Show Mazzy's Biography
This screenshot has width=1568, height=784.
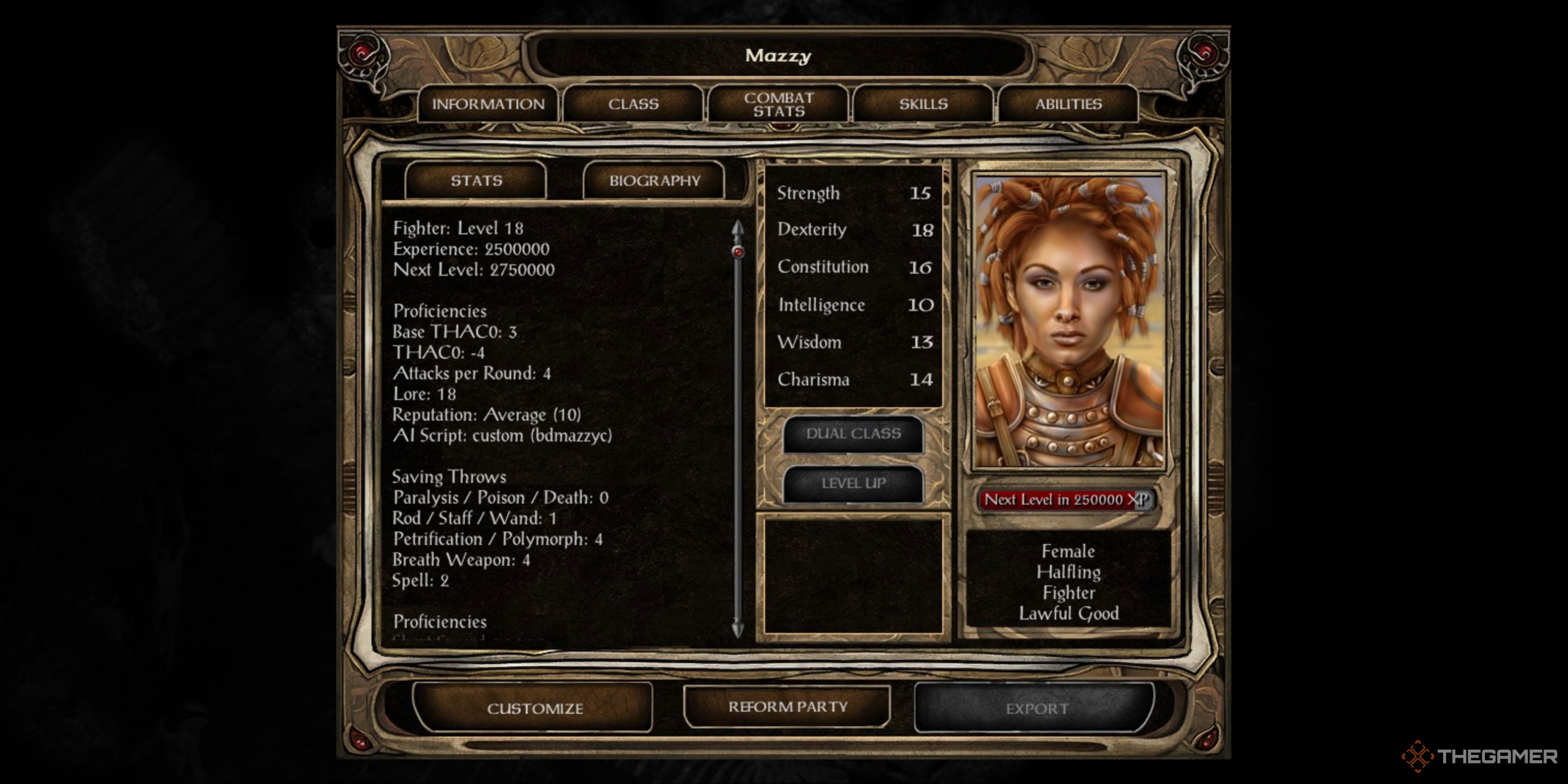point(654,181)
